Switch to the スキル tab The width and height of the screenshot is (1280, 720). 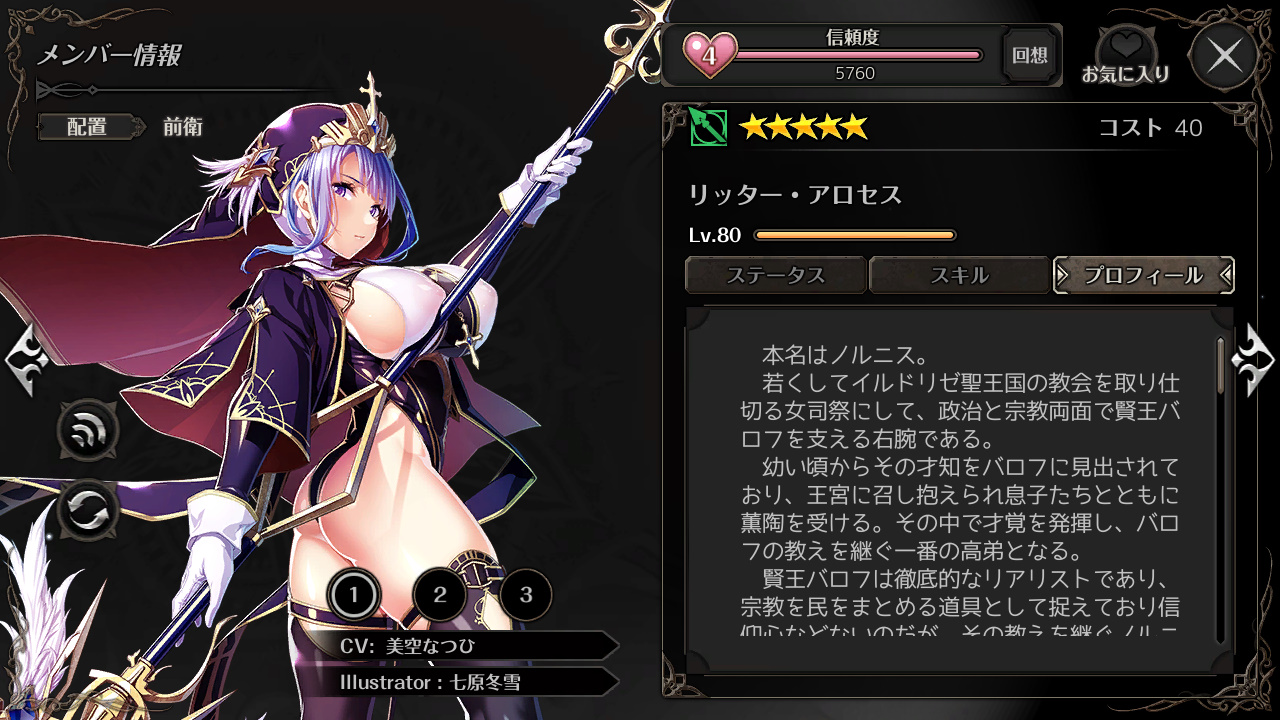pos(959,275)
